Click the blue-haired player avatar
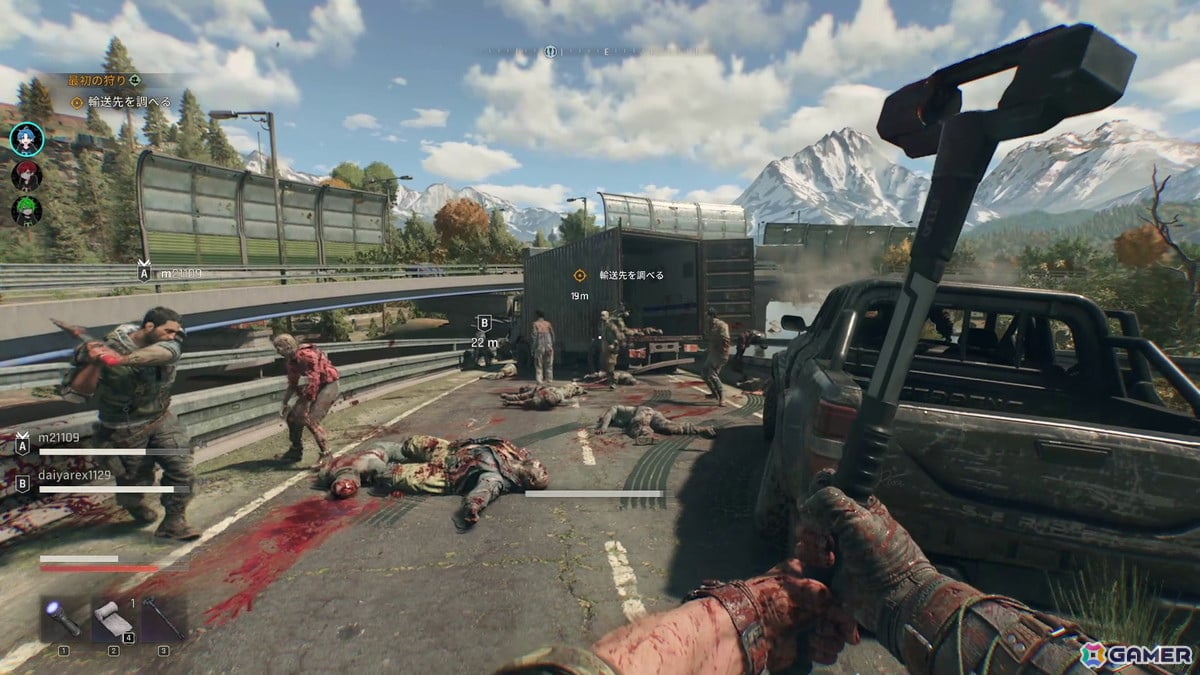Image resolution: width=1200 pixels, height=675 pixels. click(26, 138)
